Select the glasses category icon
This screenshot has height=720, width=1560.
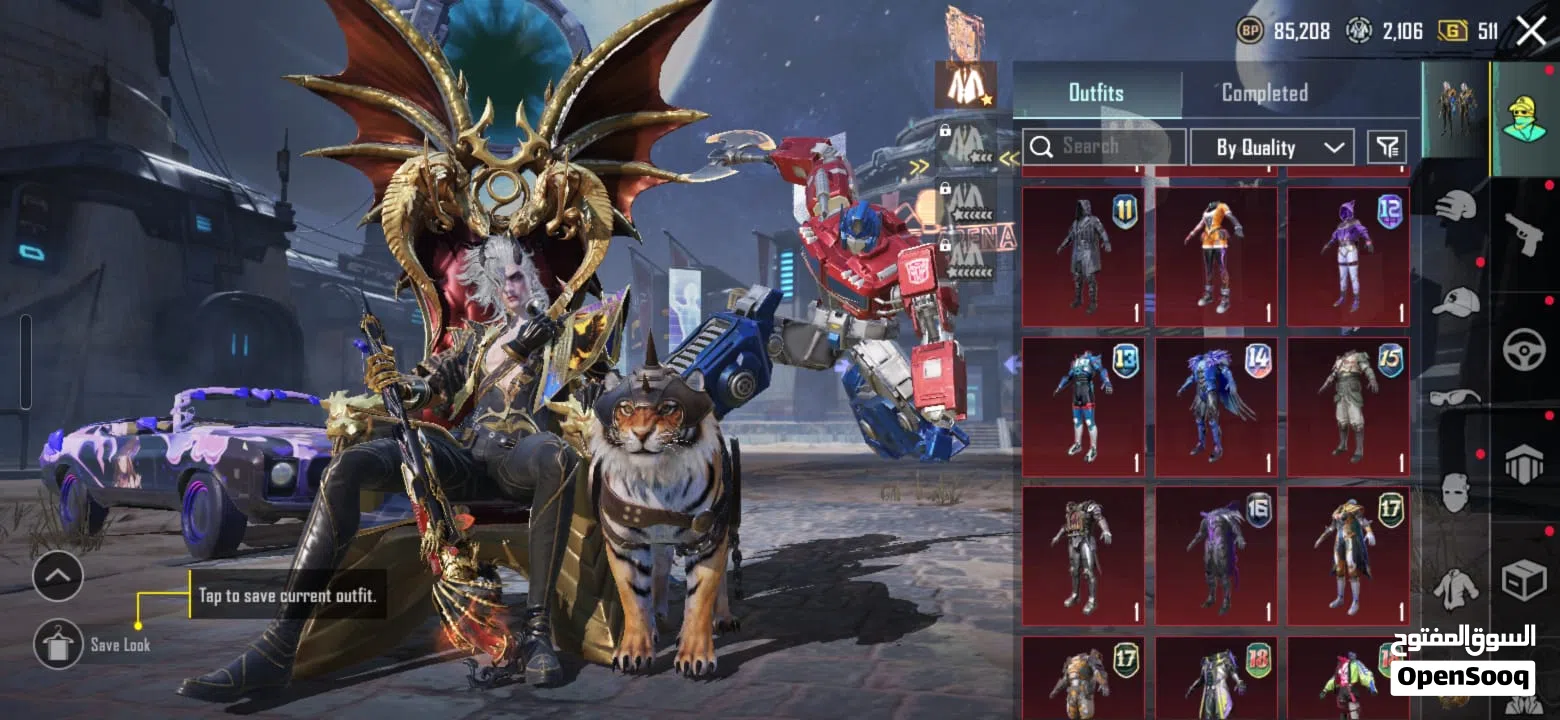pos(1455,397)
